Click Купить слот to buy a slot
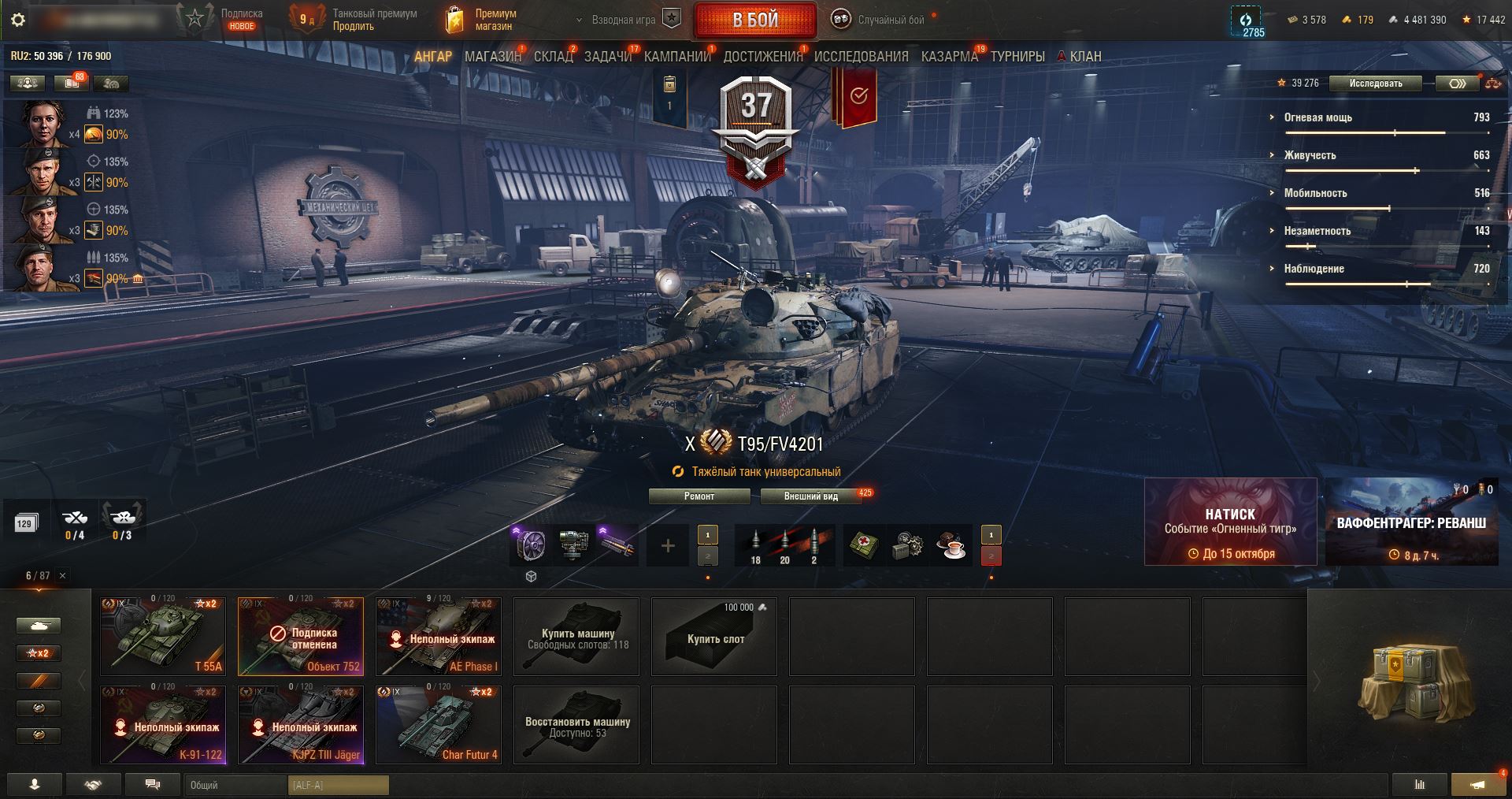Screen dimensions: 1512x799 [714, 636]
